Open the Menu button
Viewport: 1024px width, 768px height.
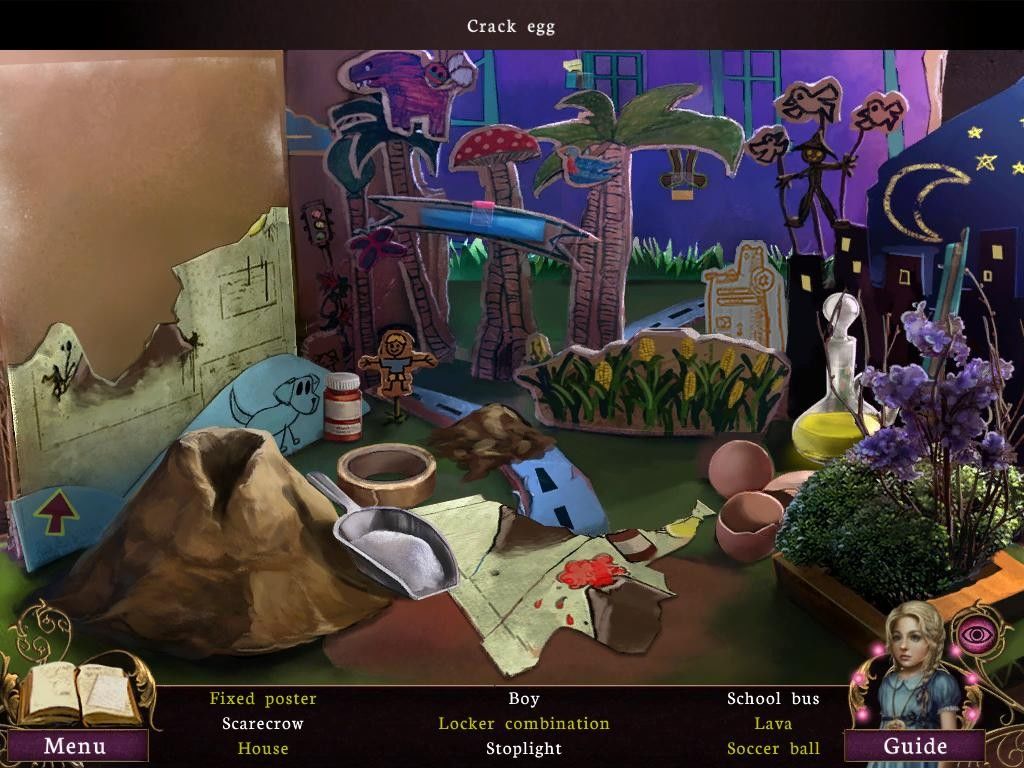[x=75, y=746]
